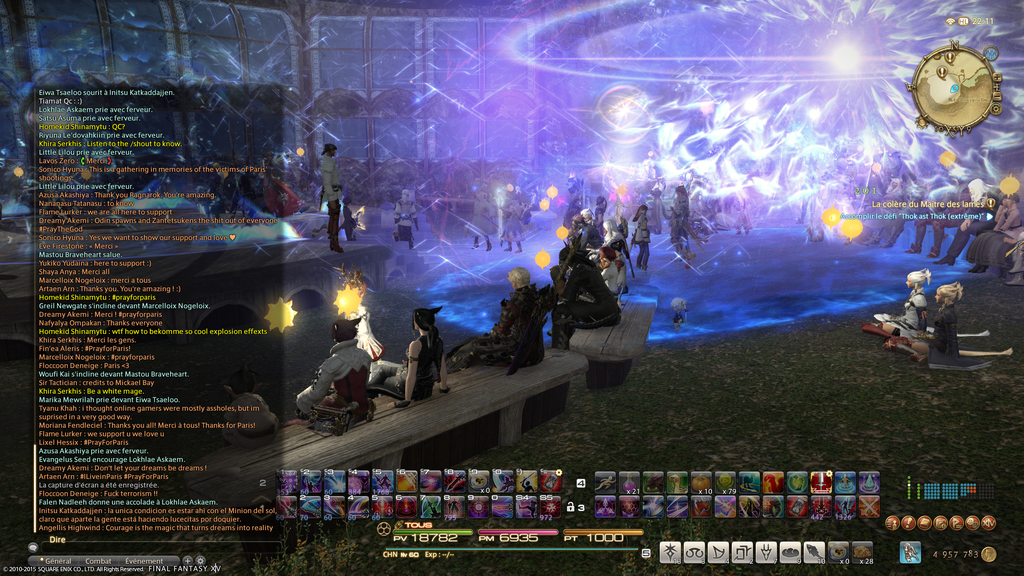Open the Combat chat tab
This screenshot has height=576, width=1024.
[x=99, y=561]
